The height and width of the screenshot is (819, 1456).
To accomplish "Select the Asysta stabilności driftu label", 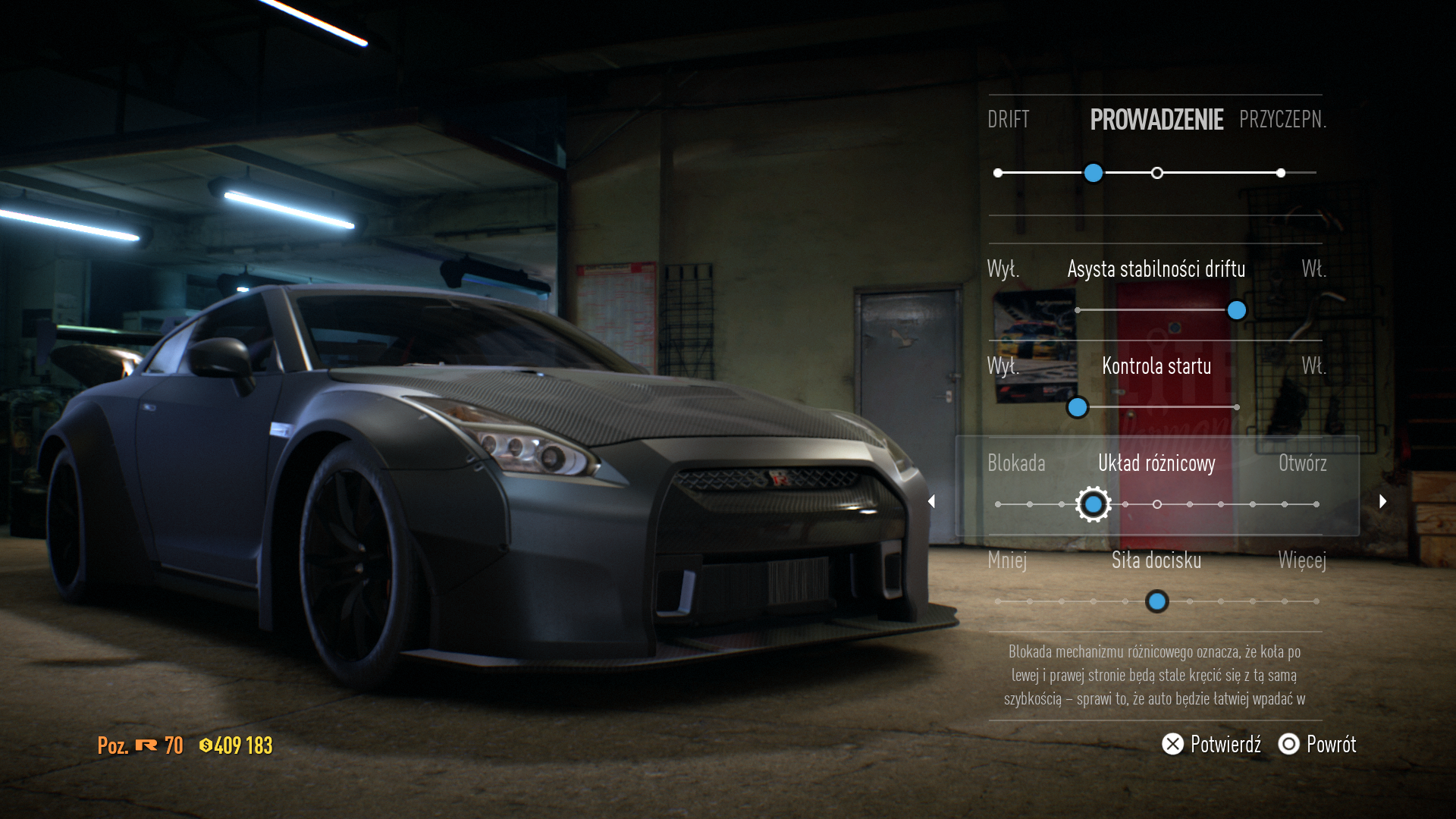I will 1156,269.
